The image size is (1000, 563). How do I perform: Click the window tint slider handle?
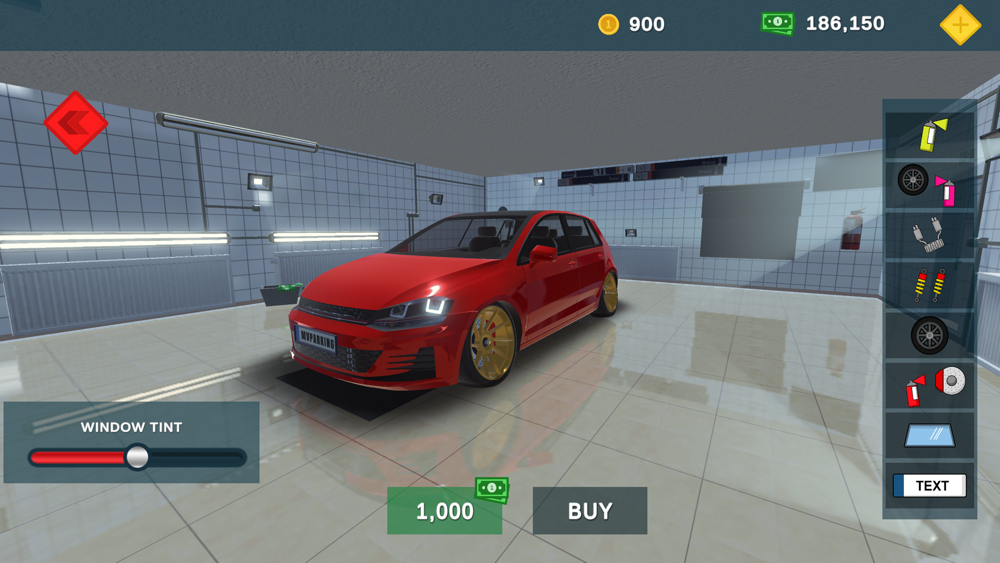[137, 457]
